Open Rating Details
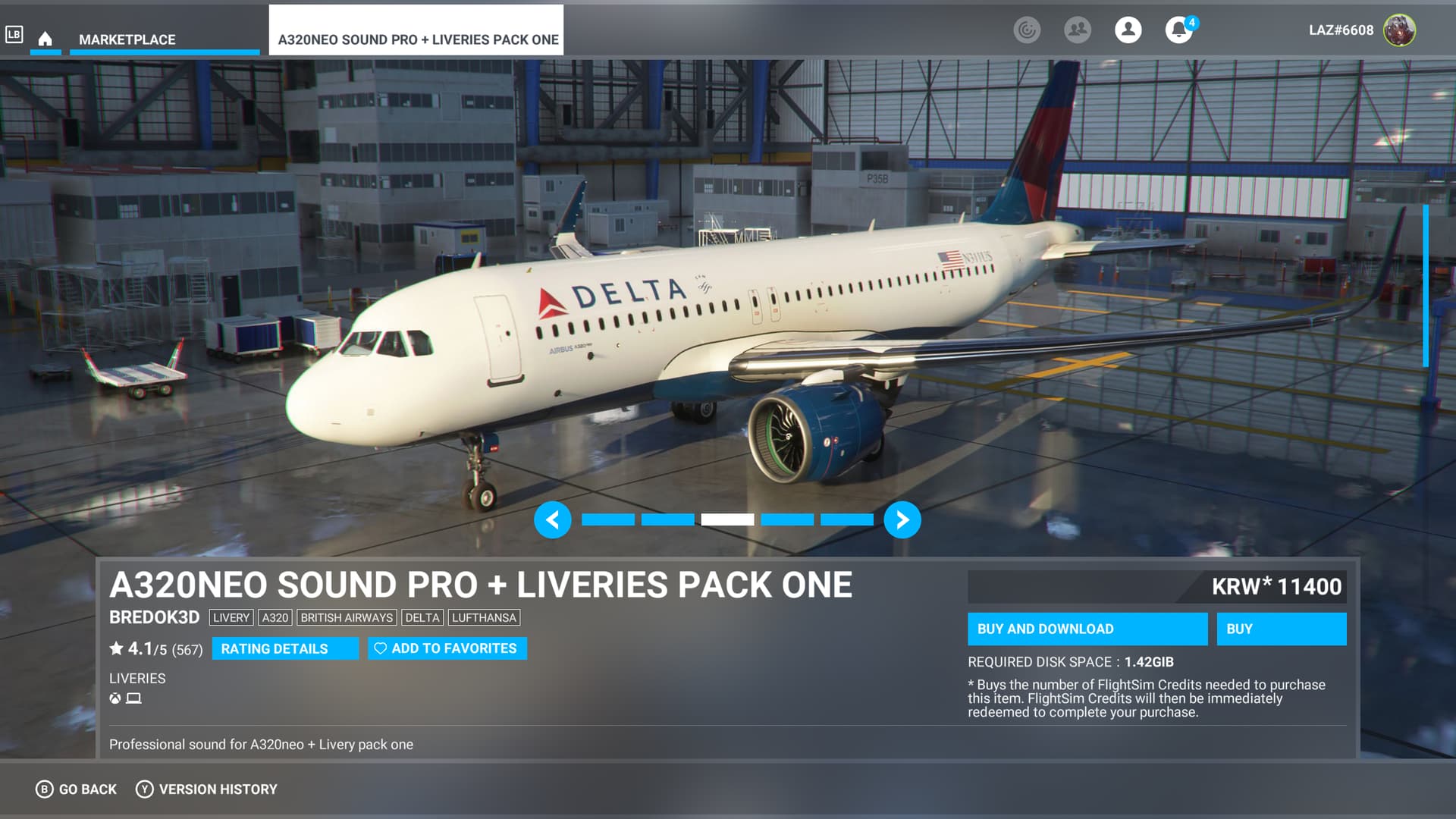Image resolution: width=1456 pixels, height=819 pixels. (x=285, y=648)
